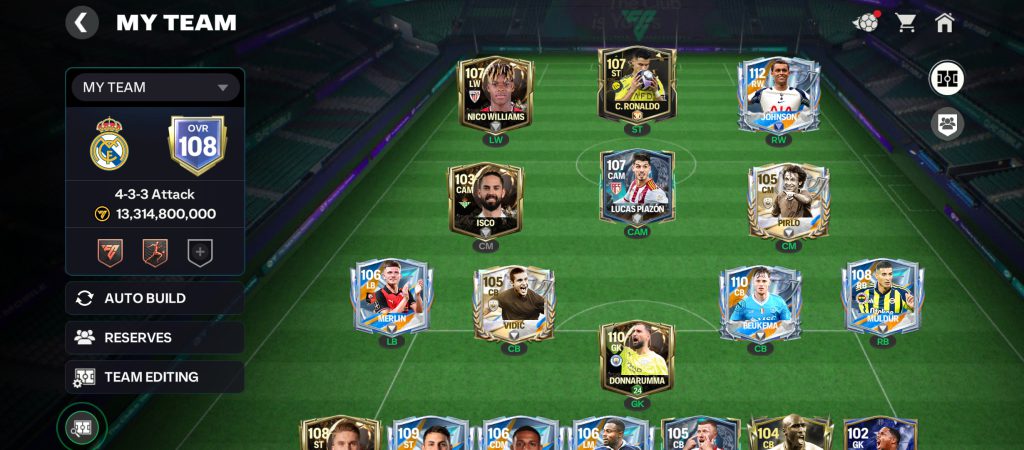The width and height of the screenshot is (1024, 450).
Task: Open the empty plus tactic slot
Action: [200, 253]
